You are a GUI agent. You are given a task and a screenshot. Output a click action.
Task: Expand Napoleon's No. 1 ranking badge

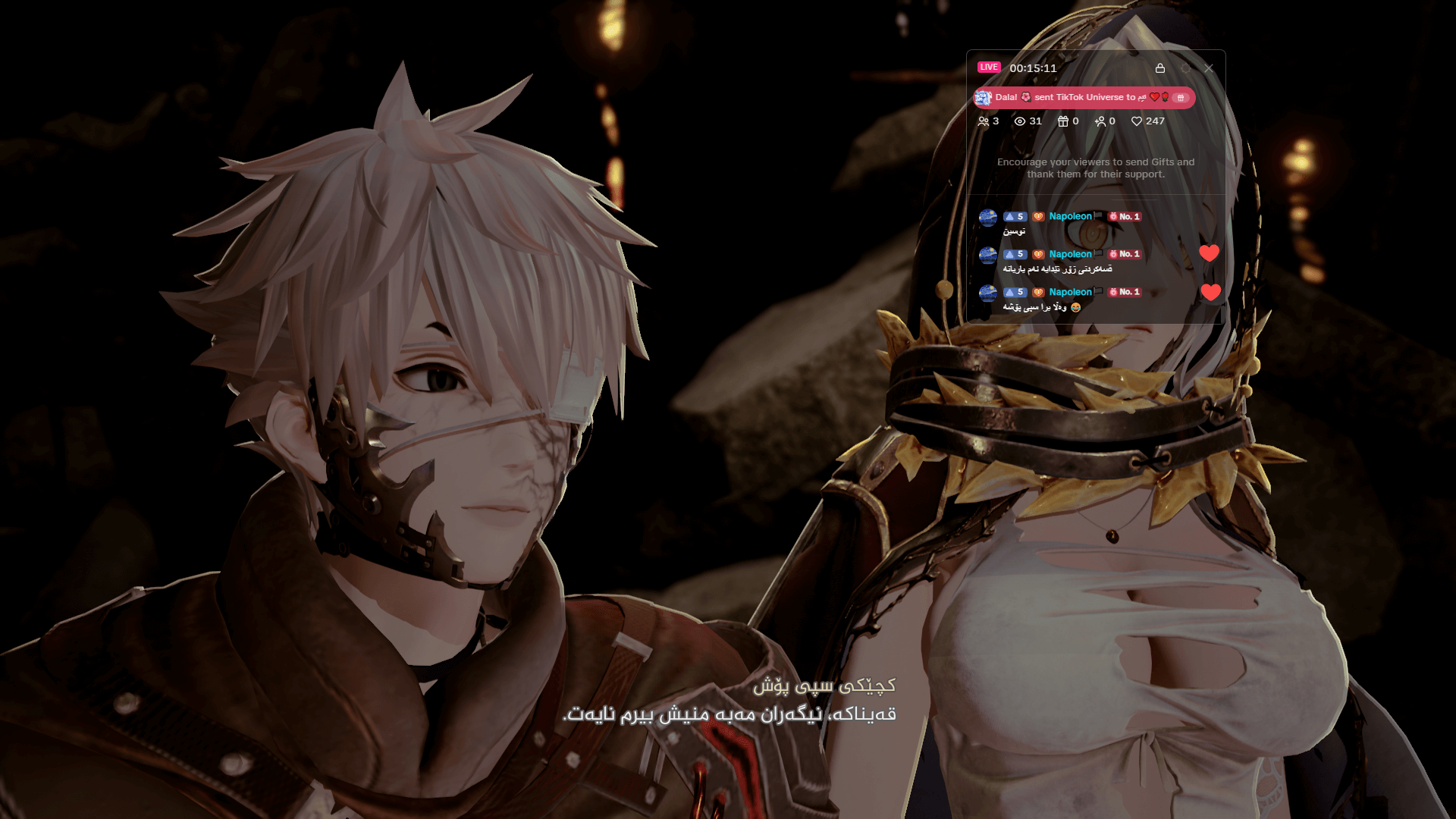coord(1123,216)
